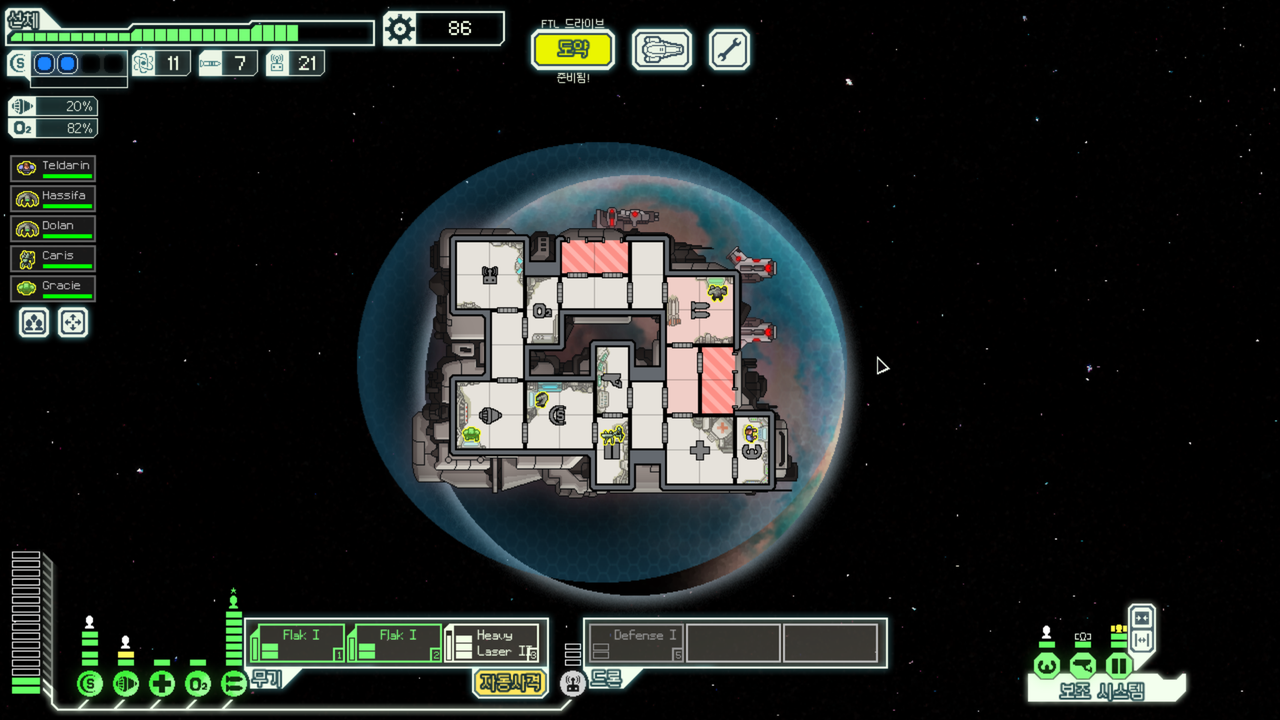Pick Gracie in the crew list
Viewport: 1280px width, 720px height.
[53, 288]
